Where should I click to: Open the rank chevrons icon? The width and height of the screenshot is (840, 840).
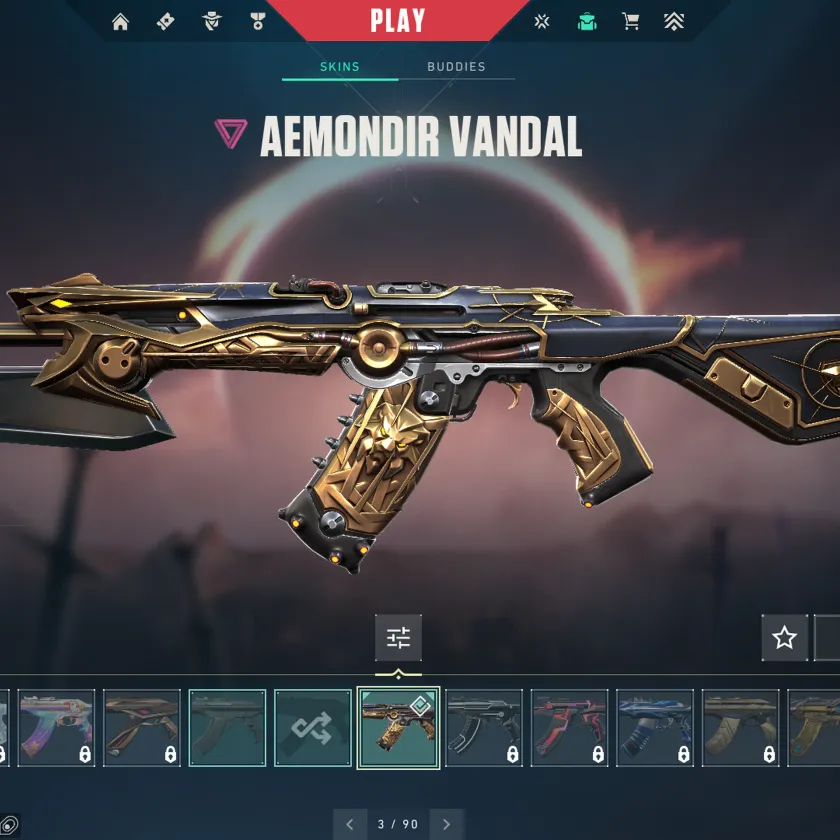coord(674,22)
